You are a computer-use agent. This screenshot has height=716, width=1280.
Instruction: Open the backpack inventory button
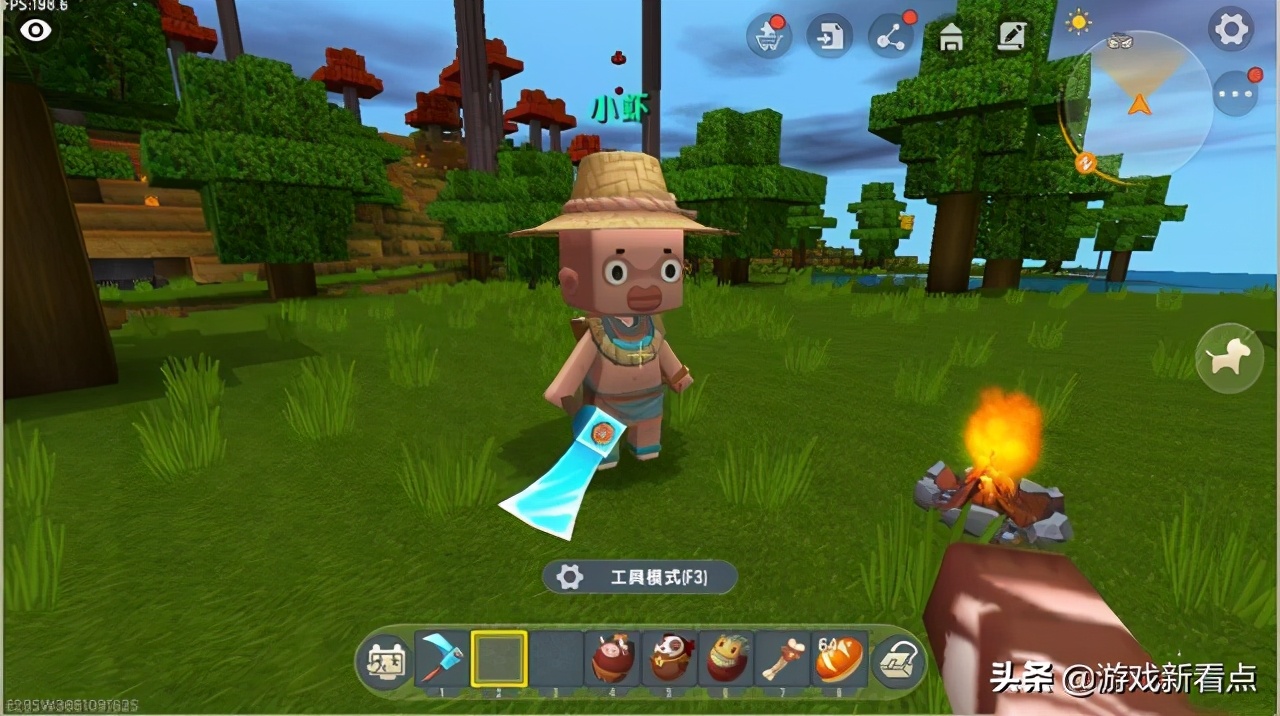coord(897,661)
